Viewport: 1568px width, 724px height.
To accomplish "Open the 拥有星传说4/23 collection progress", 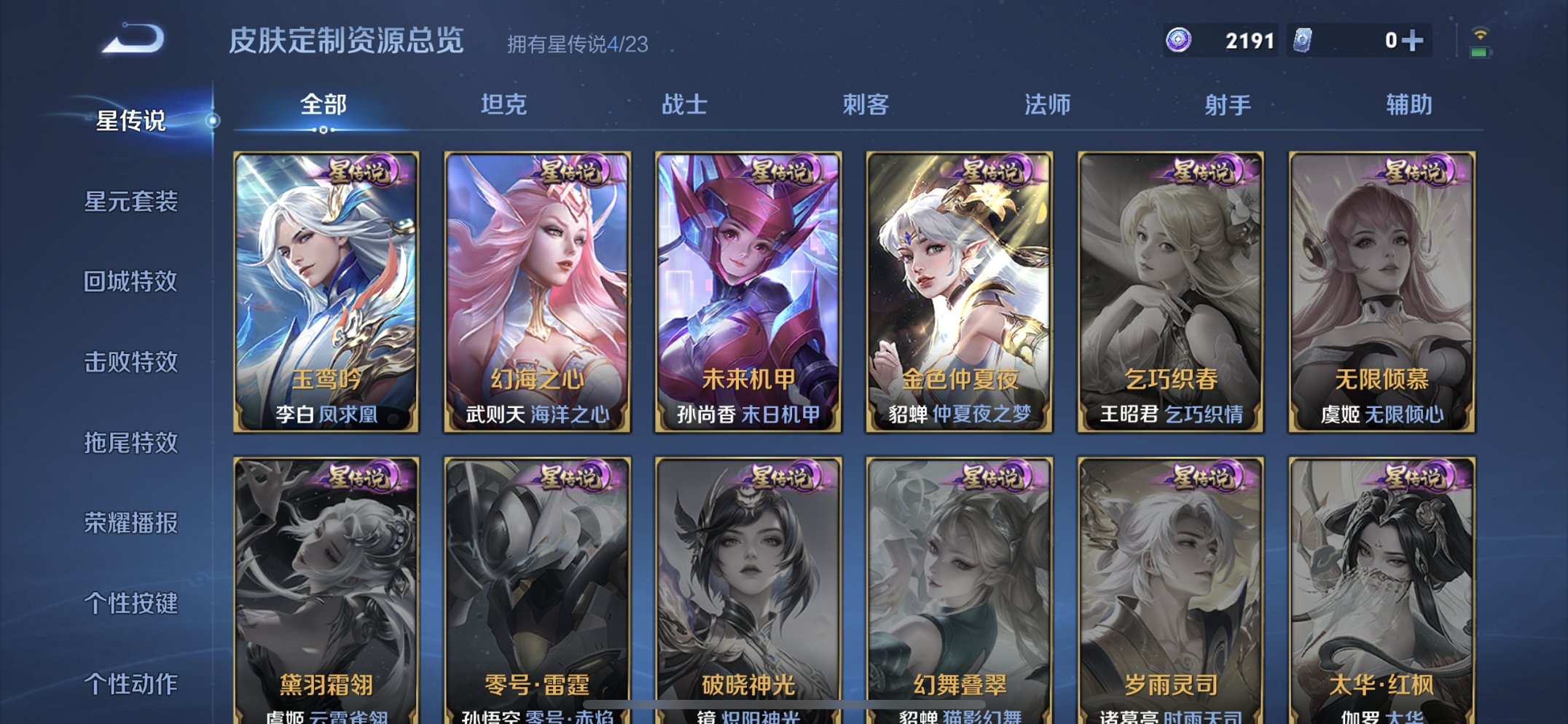I will pos(579,44).
